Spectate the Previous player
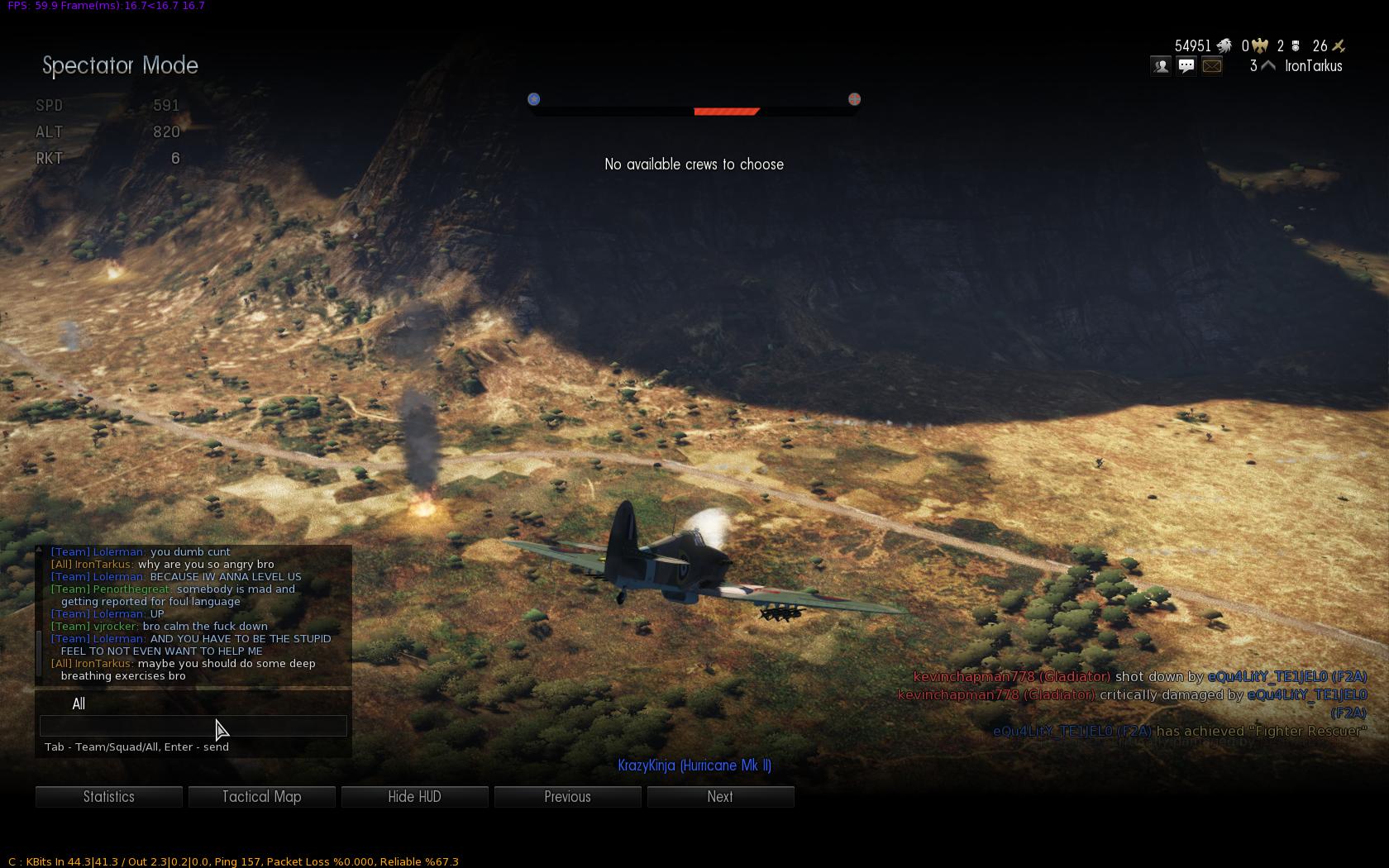1389x868 pixels. point(567,797)
